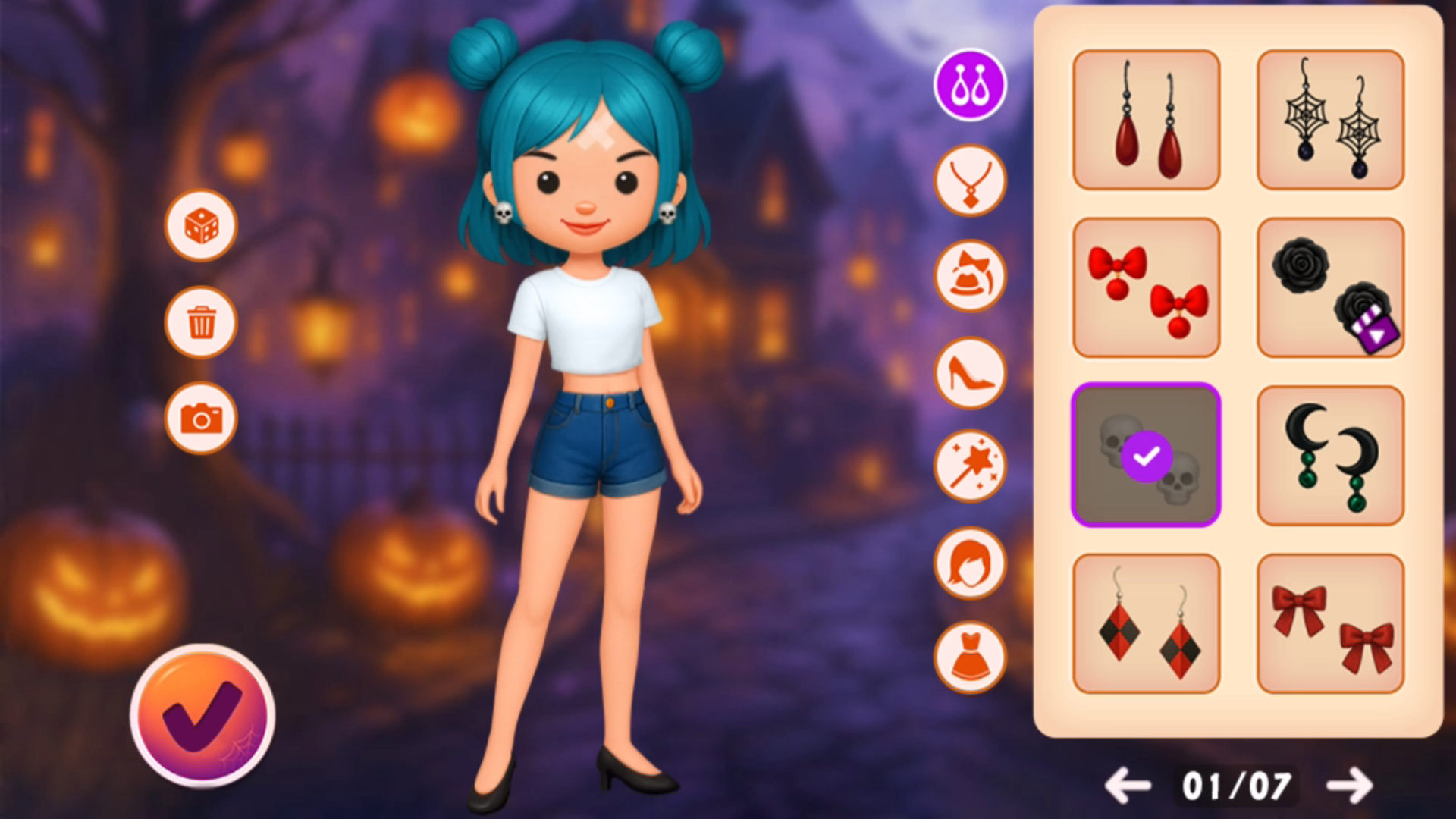
Task: Choose the magic wand category
Action: 970,467
